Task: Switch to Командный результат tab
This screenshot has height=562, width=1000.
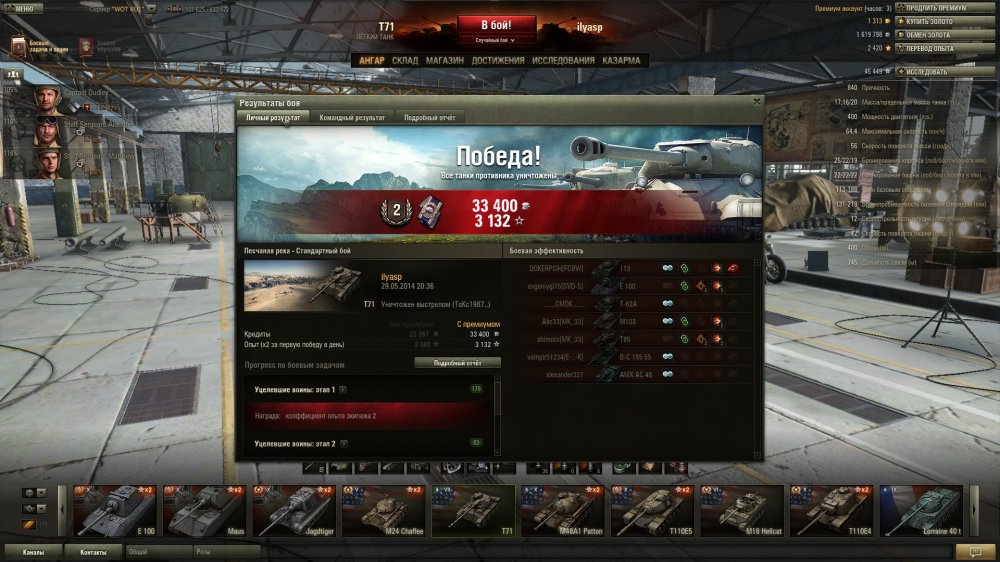Action: pos(352,117)
